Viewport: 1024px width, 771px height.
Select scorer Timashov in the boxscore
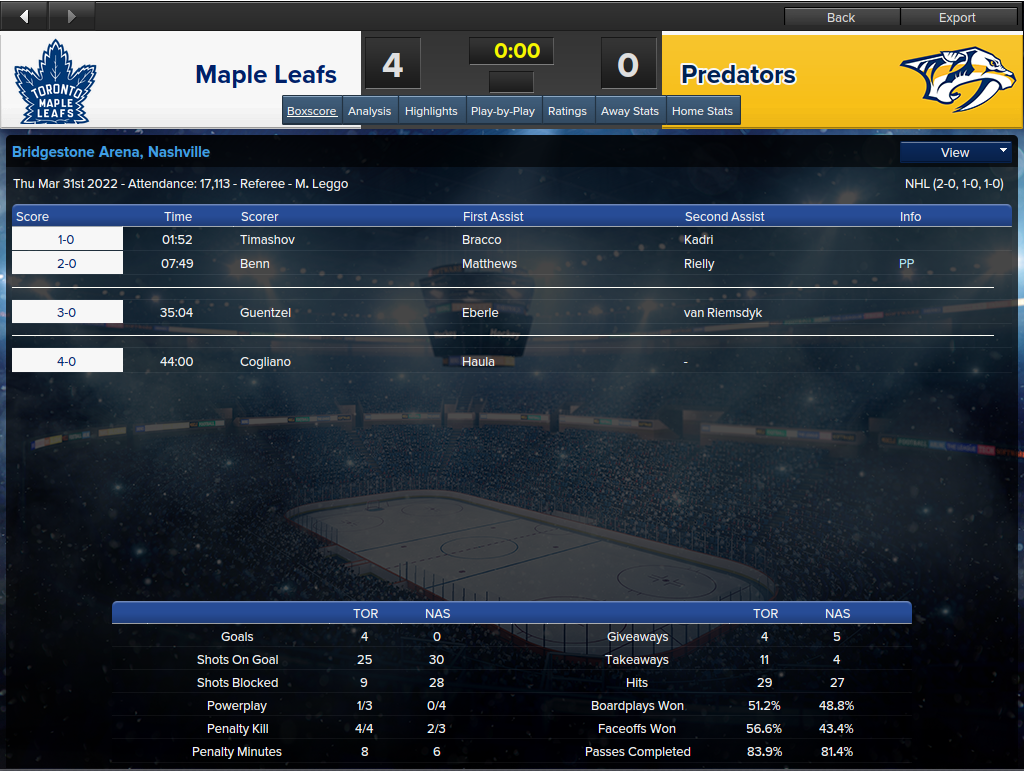tap(267, 240)
